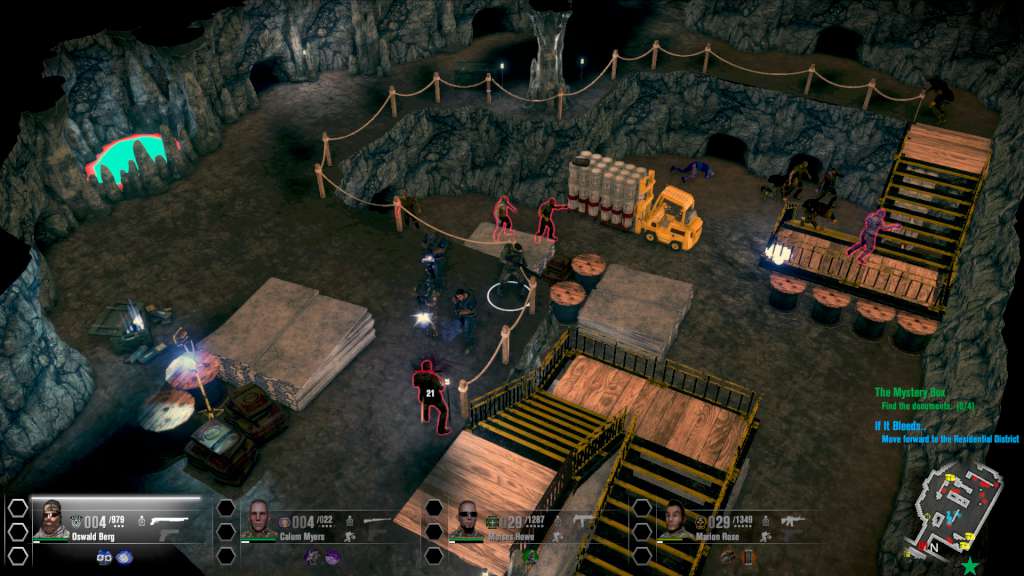Select Calum Myers' squad portrait
Viewport: 1024px width, 576px height.
[x=259, y=520]
